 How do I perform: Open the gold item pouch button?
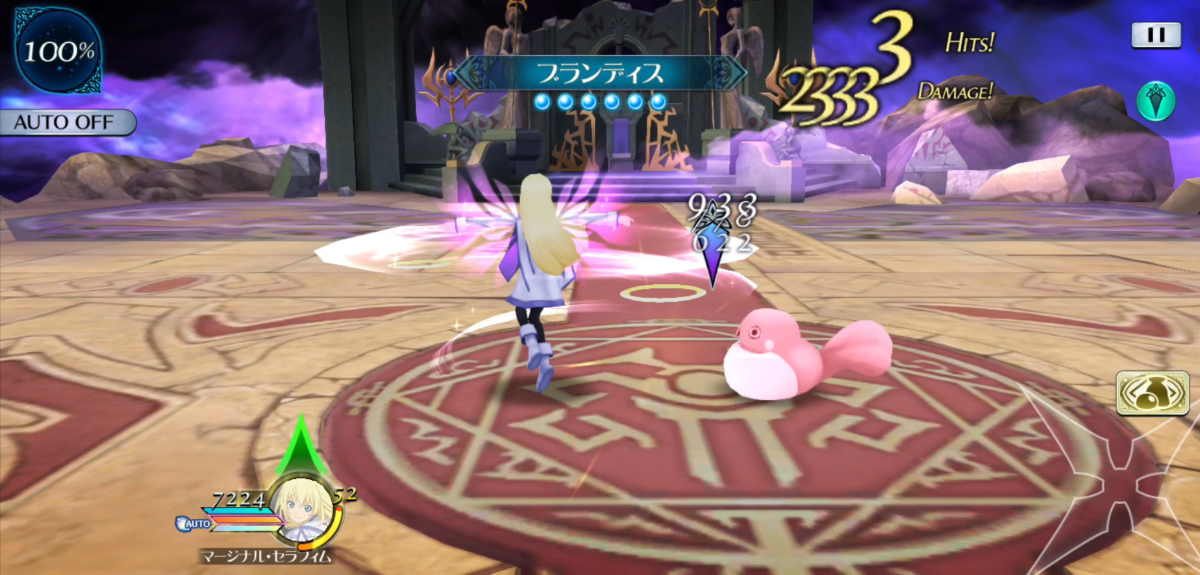coord(1153,394)
